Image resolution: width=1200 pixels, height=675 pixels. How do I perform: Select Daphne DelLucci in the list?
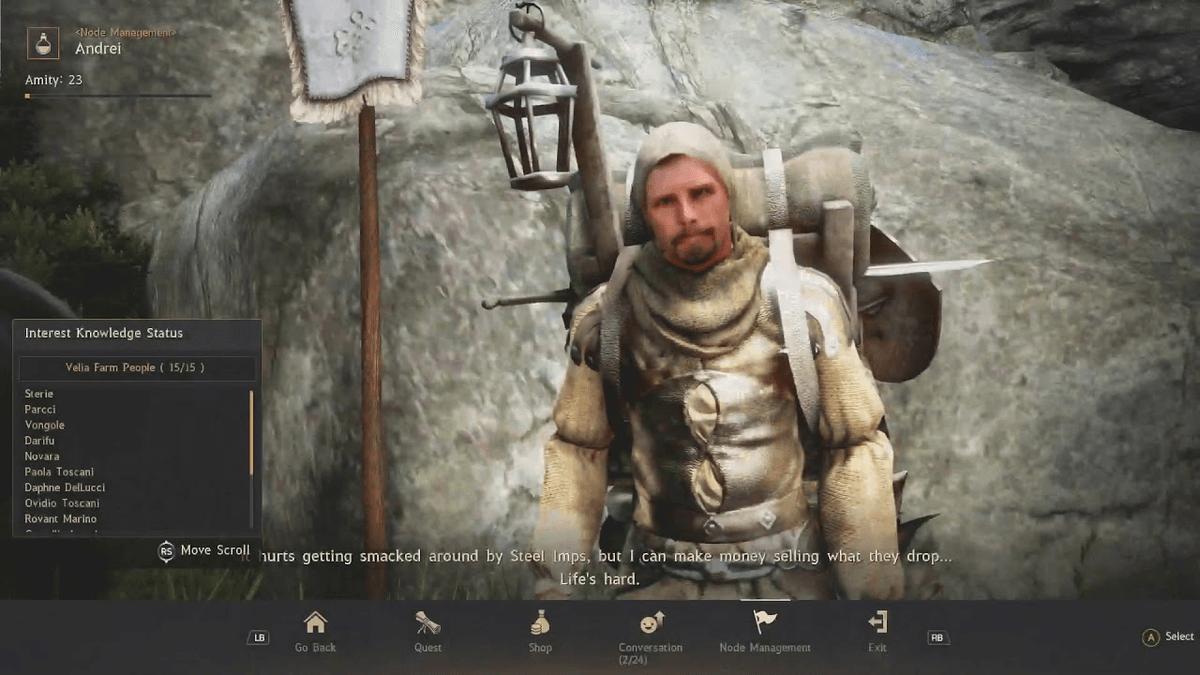point(65,488)
